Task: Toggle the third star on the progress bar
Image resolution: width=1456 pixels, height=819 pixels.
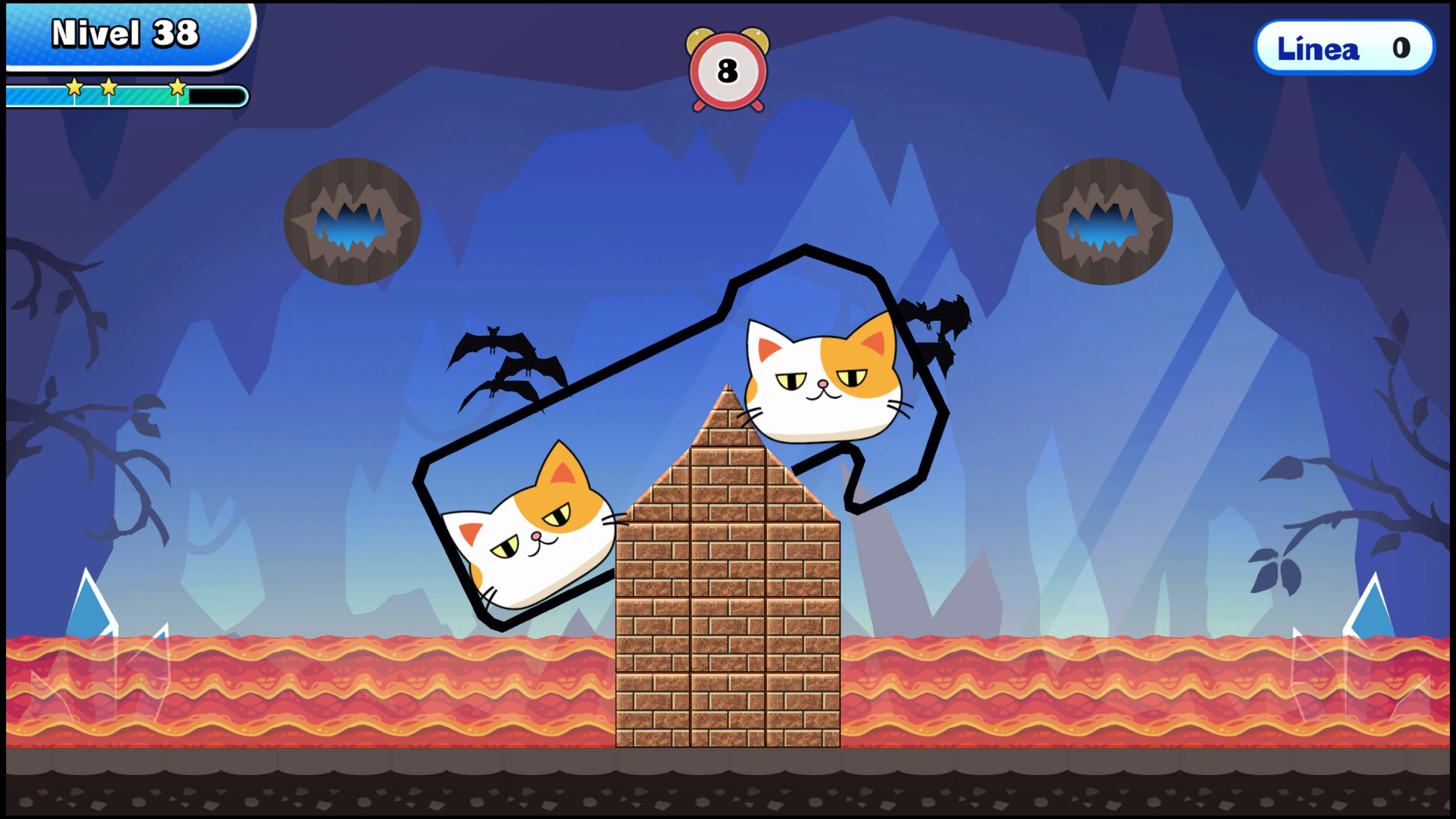Action: (178, 86)
